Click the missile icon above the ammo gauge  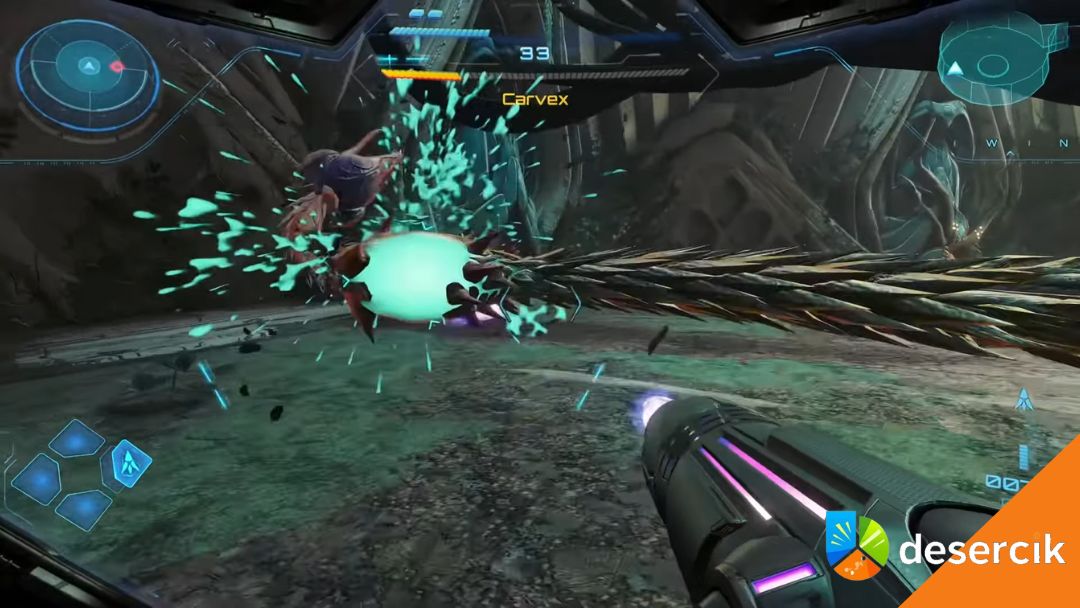(x=1023, y=400)
